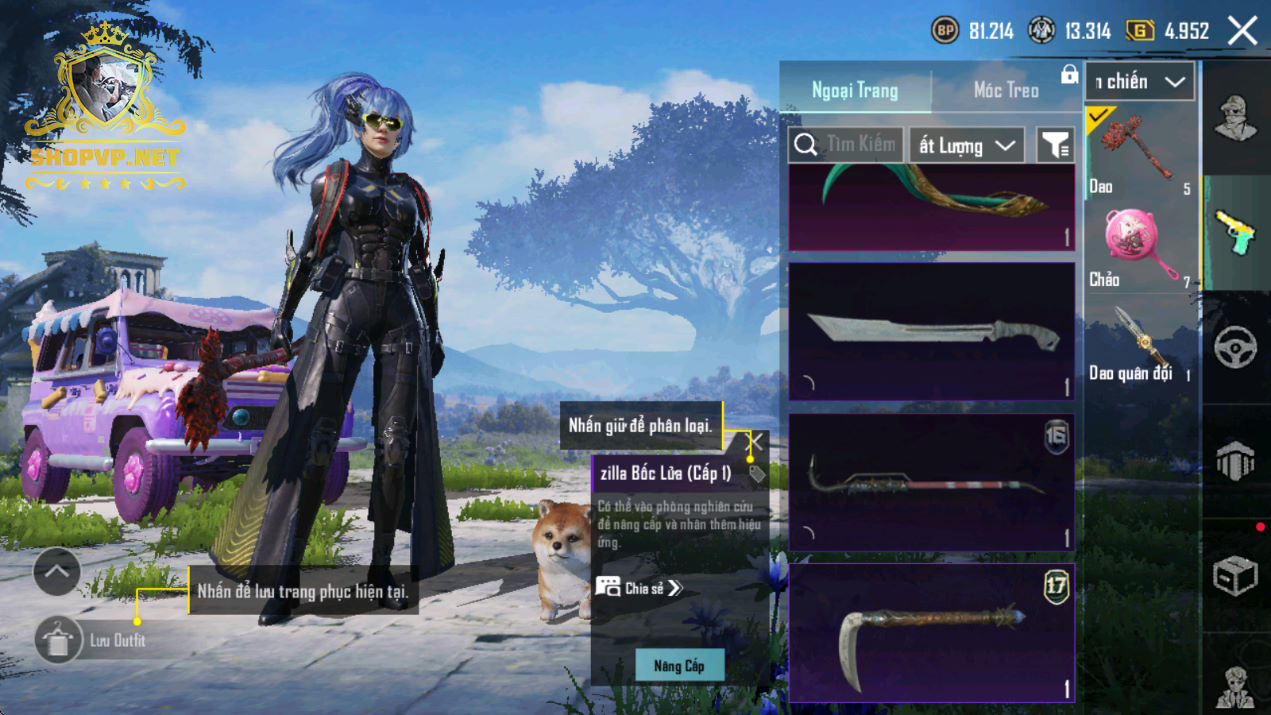
Task: Switch to the Ngoại Trang tab
Action: point(855,90)
